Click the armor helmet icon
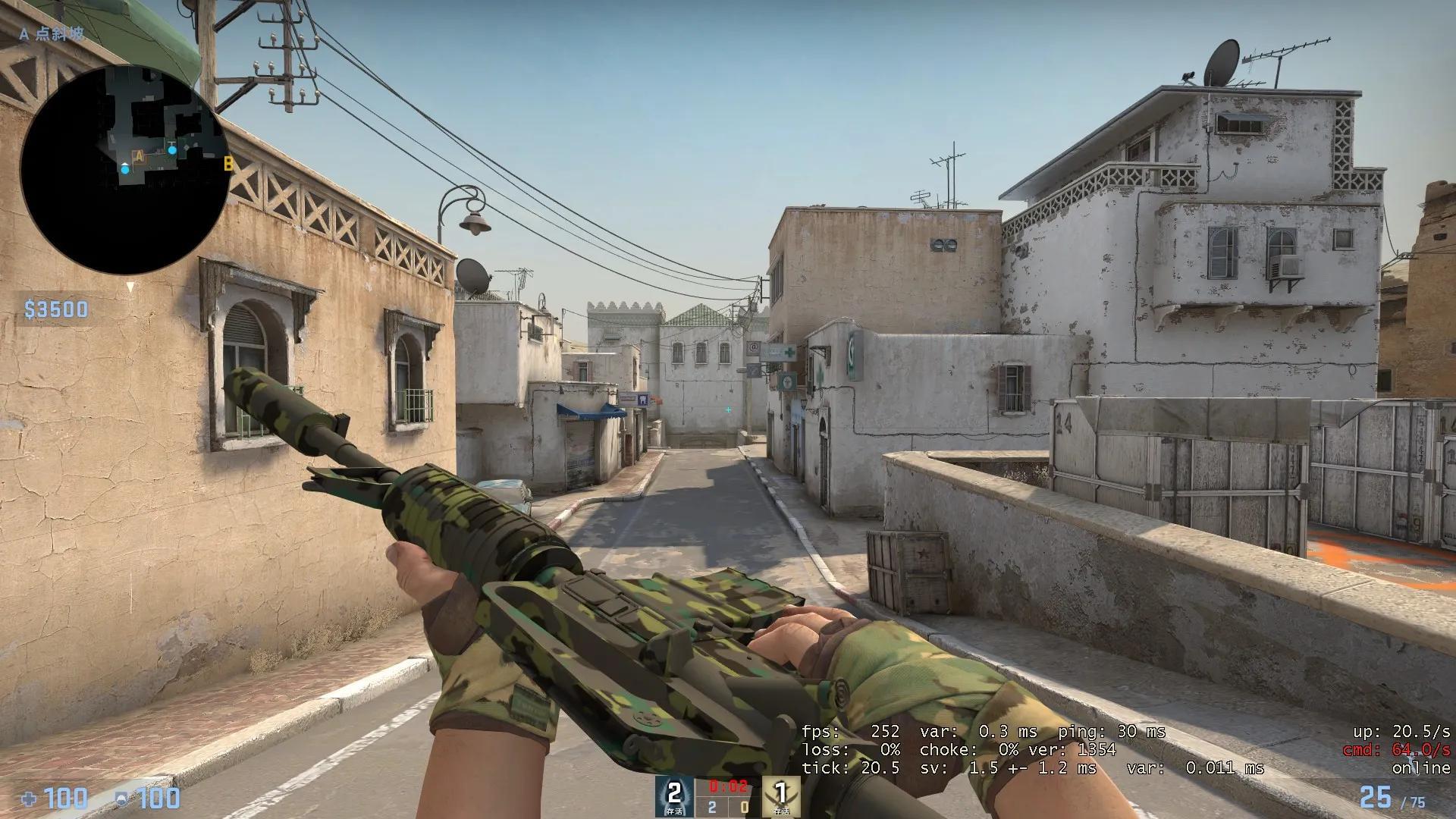Screen dimensions: 1456x819 121,798
